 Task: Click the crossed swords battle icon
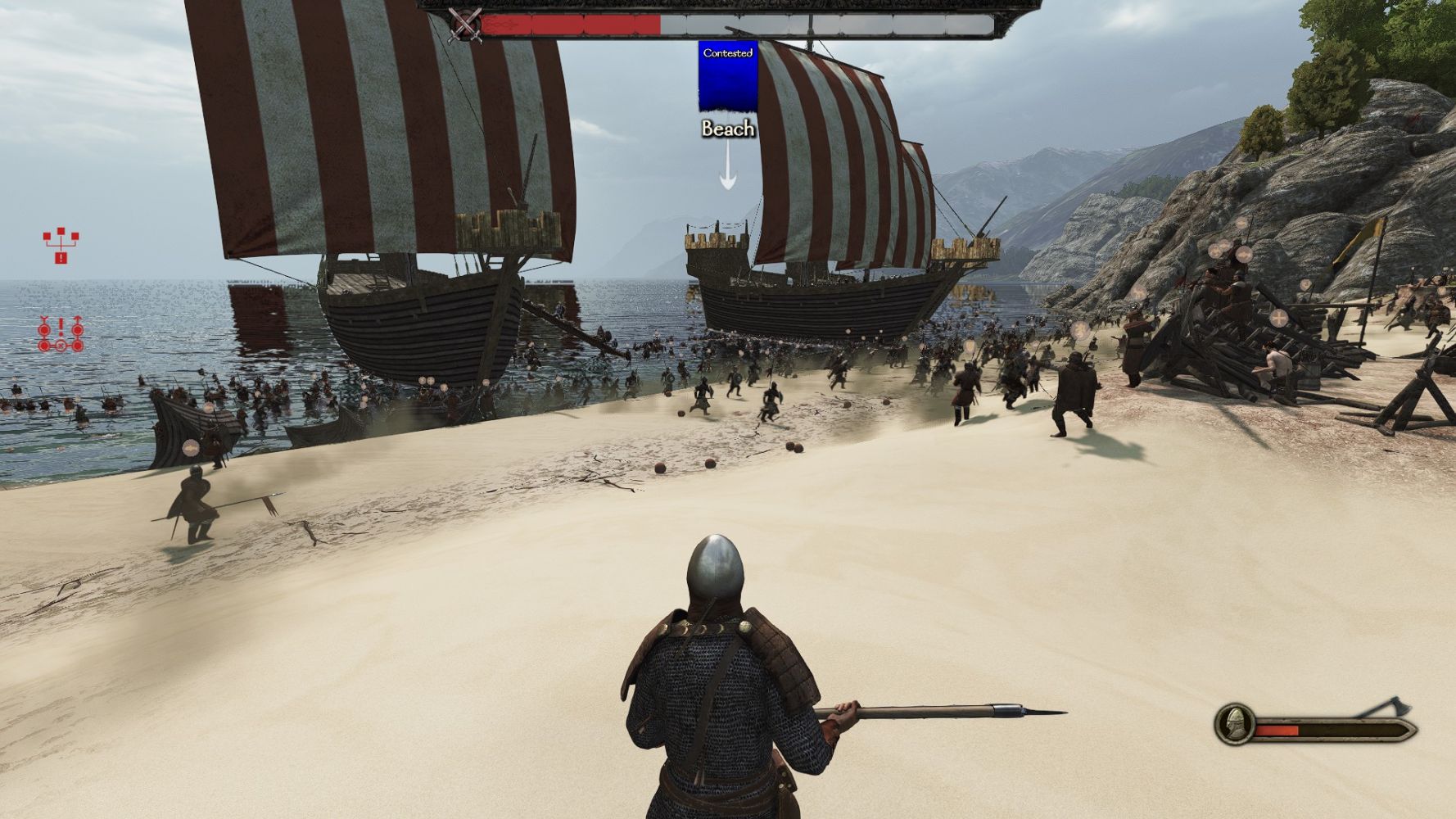coord(465,25)
